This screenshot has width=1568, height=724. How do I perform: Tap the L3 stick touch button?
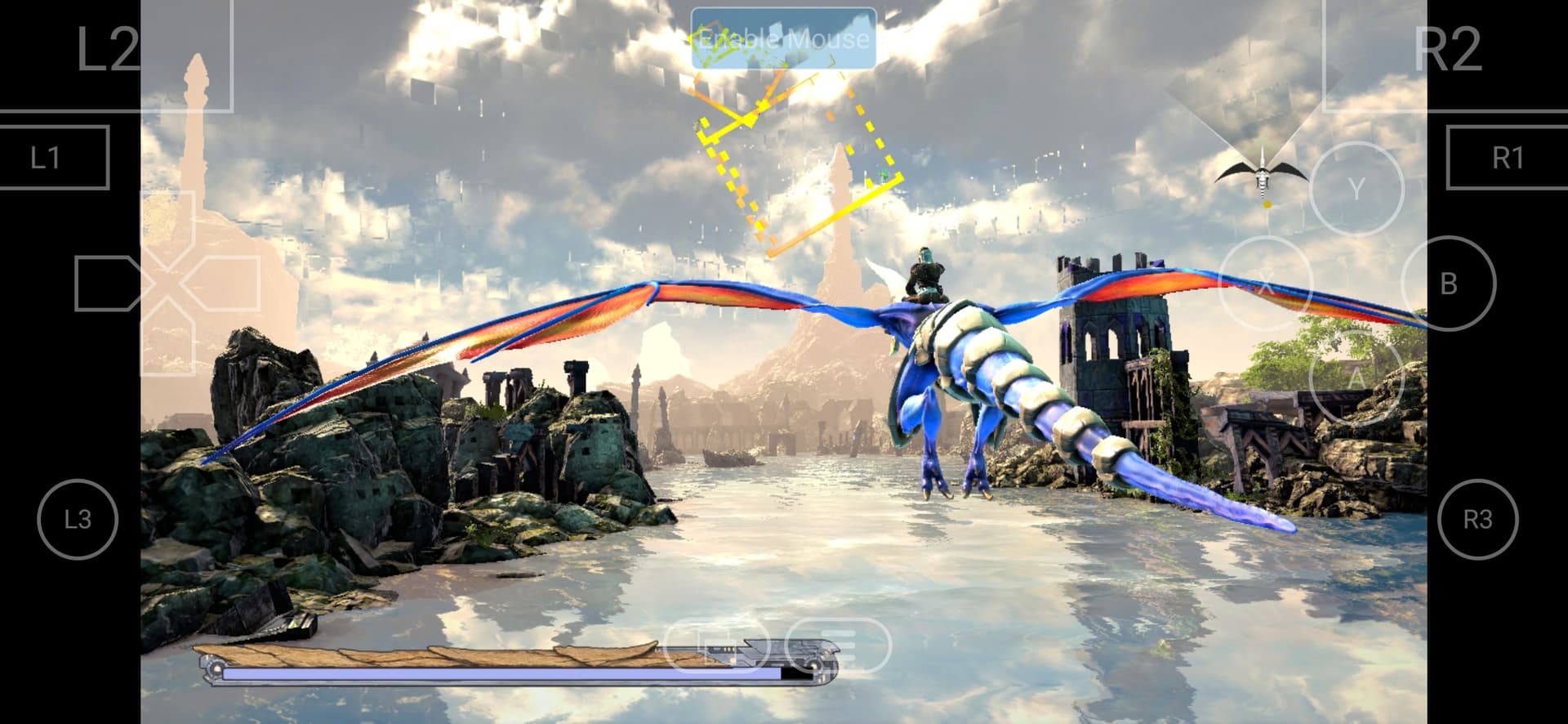tap(78, 519)
